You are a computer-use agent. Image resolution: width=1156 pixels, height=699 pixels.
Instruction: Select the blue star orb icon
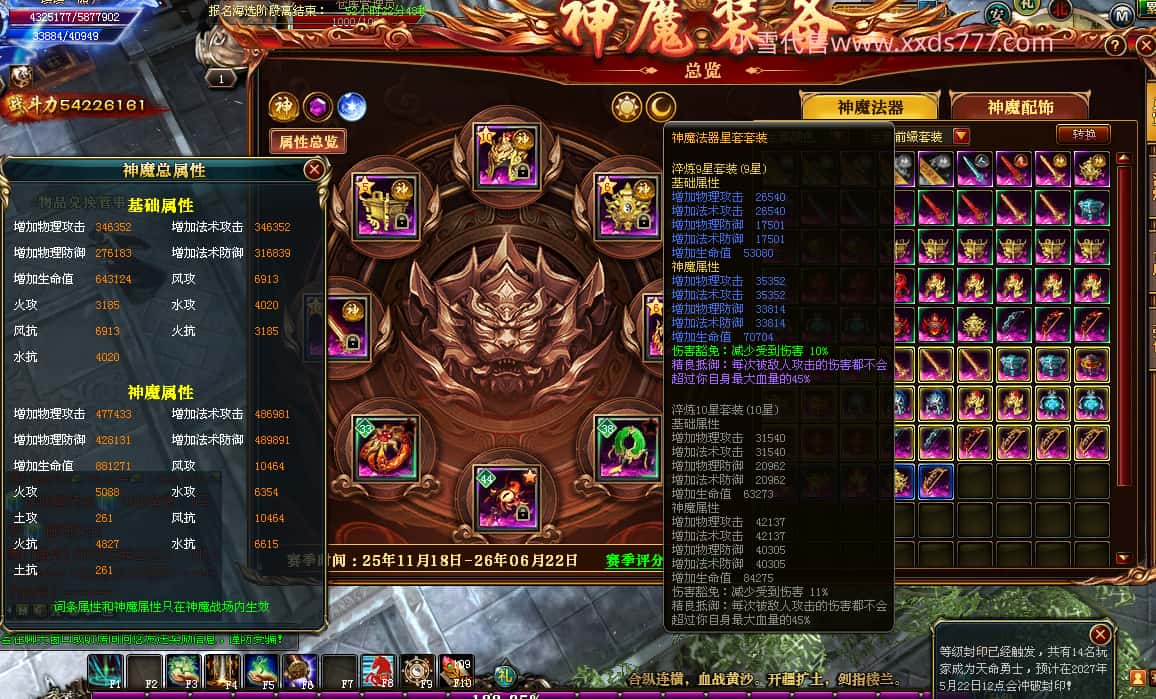pos(351,106)
